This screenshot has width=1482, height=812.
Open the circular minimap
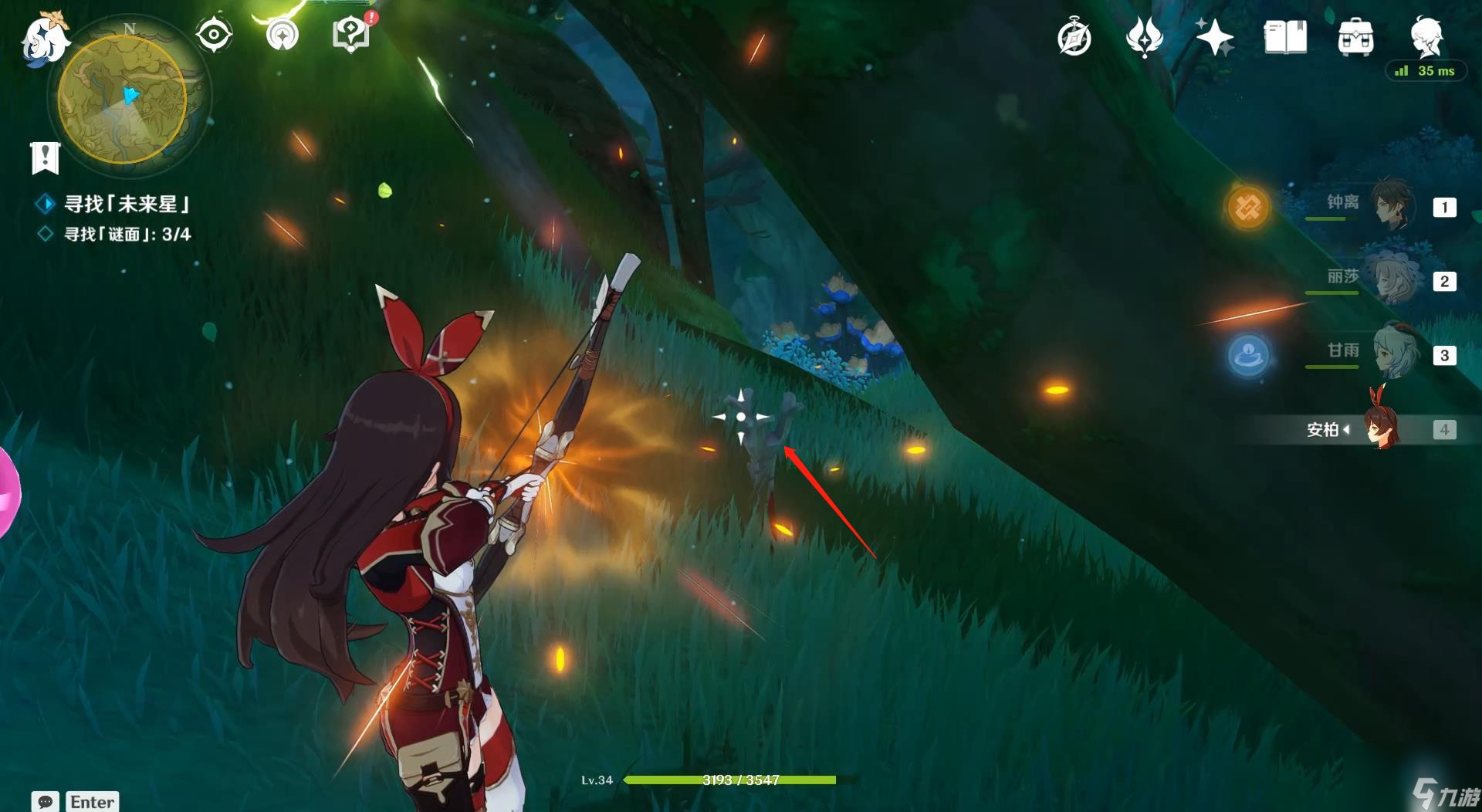pos(123,99)
